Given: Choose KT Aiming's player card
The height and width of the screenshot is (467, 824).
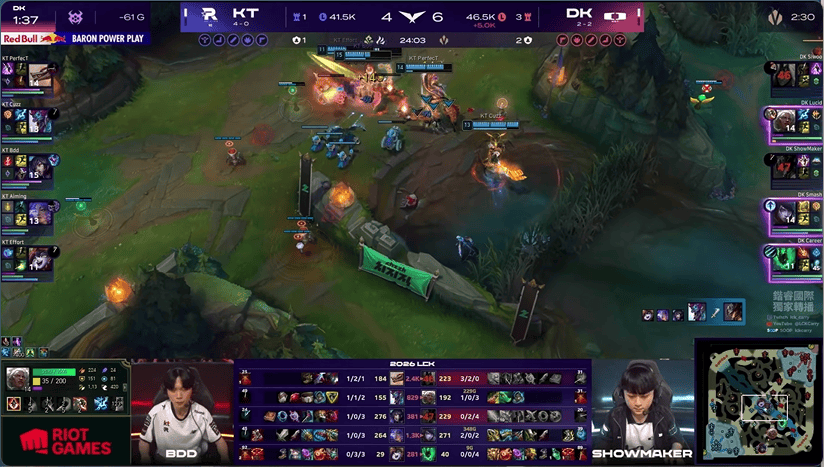Looking at the screenshot, I should pos(27,211).
